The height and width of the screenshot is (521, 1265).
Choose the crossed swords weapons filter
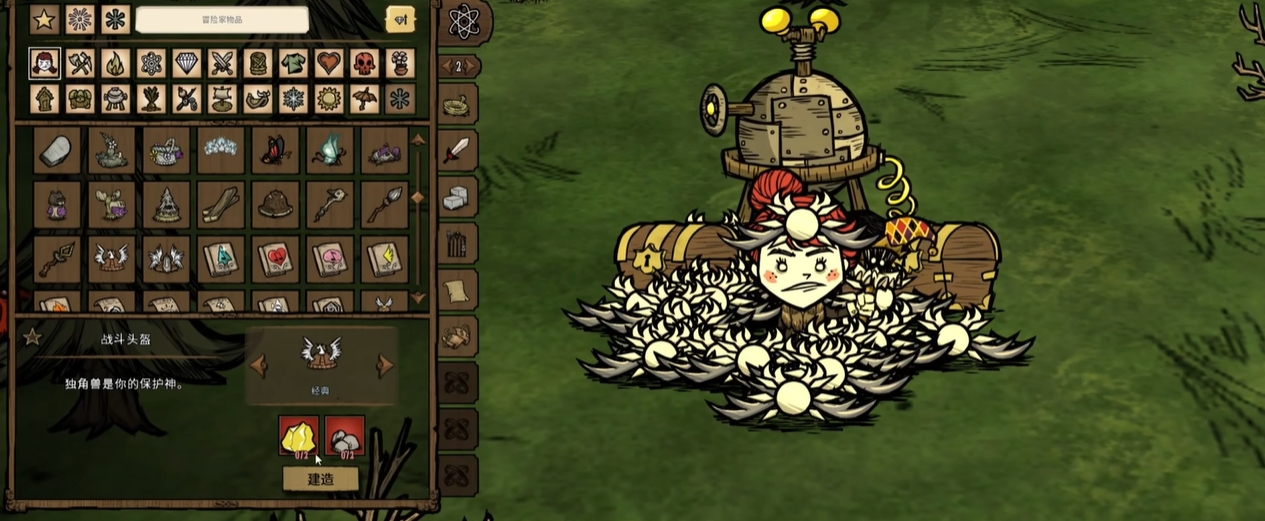pos(222,64)
